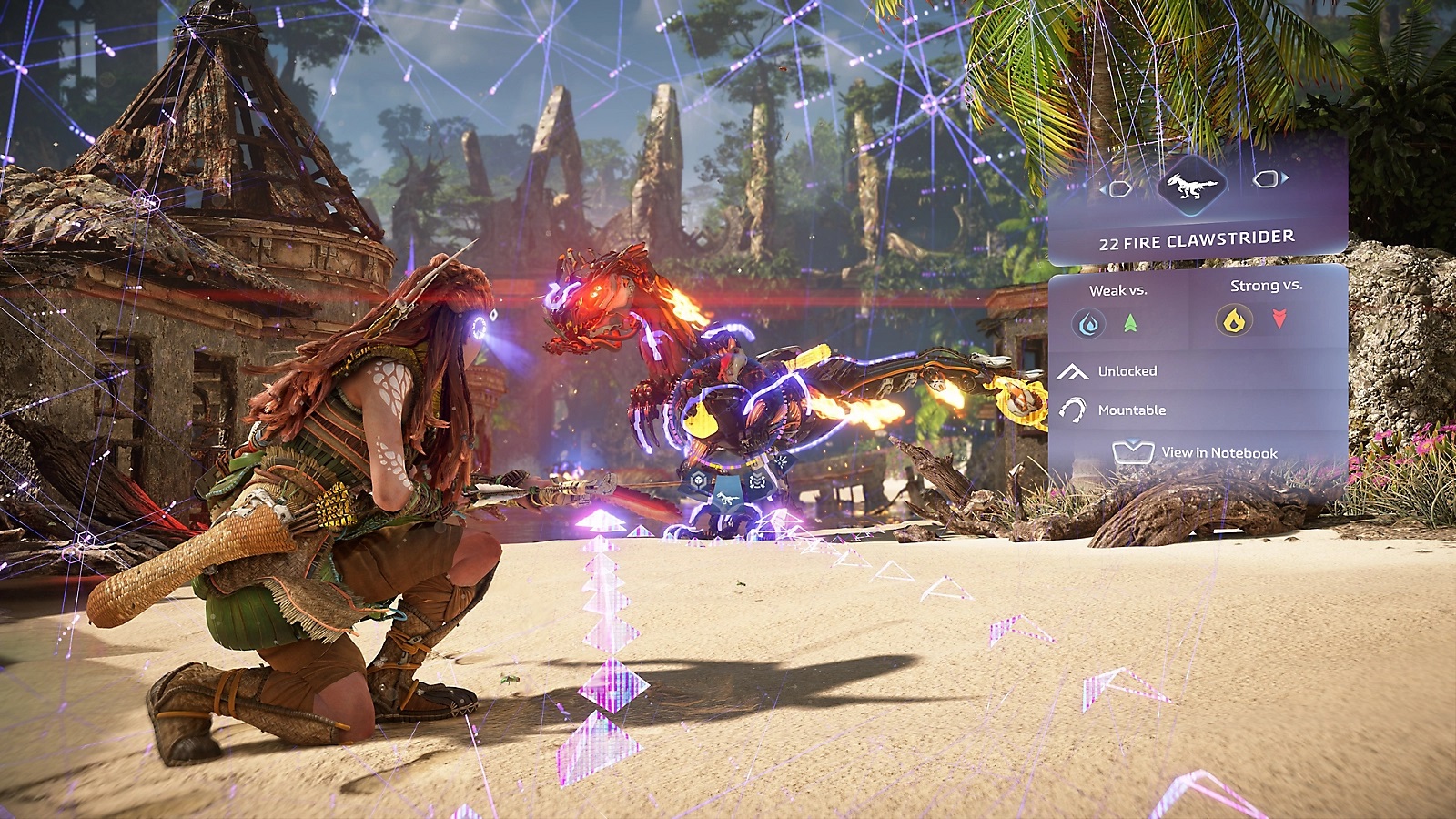The height and width of the screenshot is (819, 1456).
Task: Expand the Weak vs. details section
Action: coord(1118,289)
